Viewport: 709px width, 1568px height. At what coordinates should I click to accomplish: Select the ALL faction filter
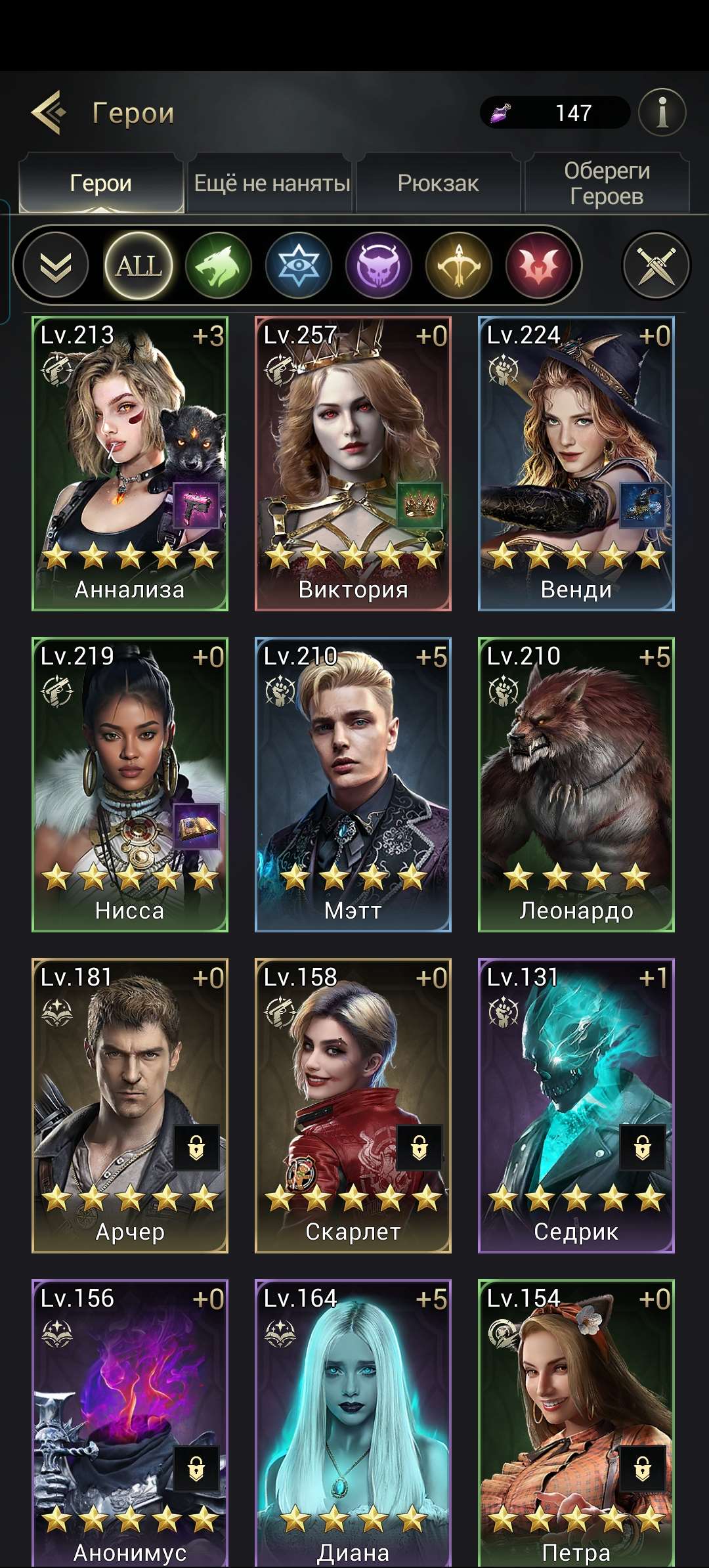139,266
